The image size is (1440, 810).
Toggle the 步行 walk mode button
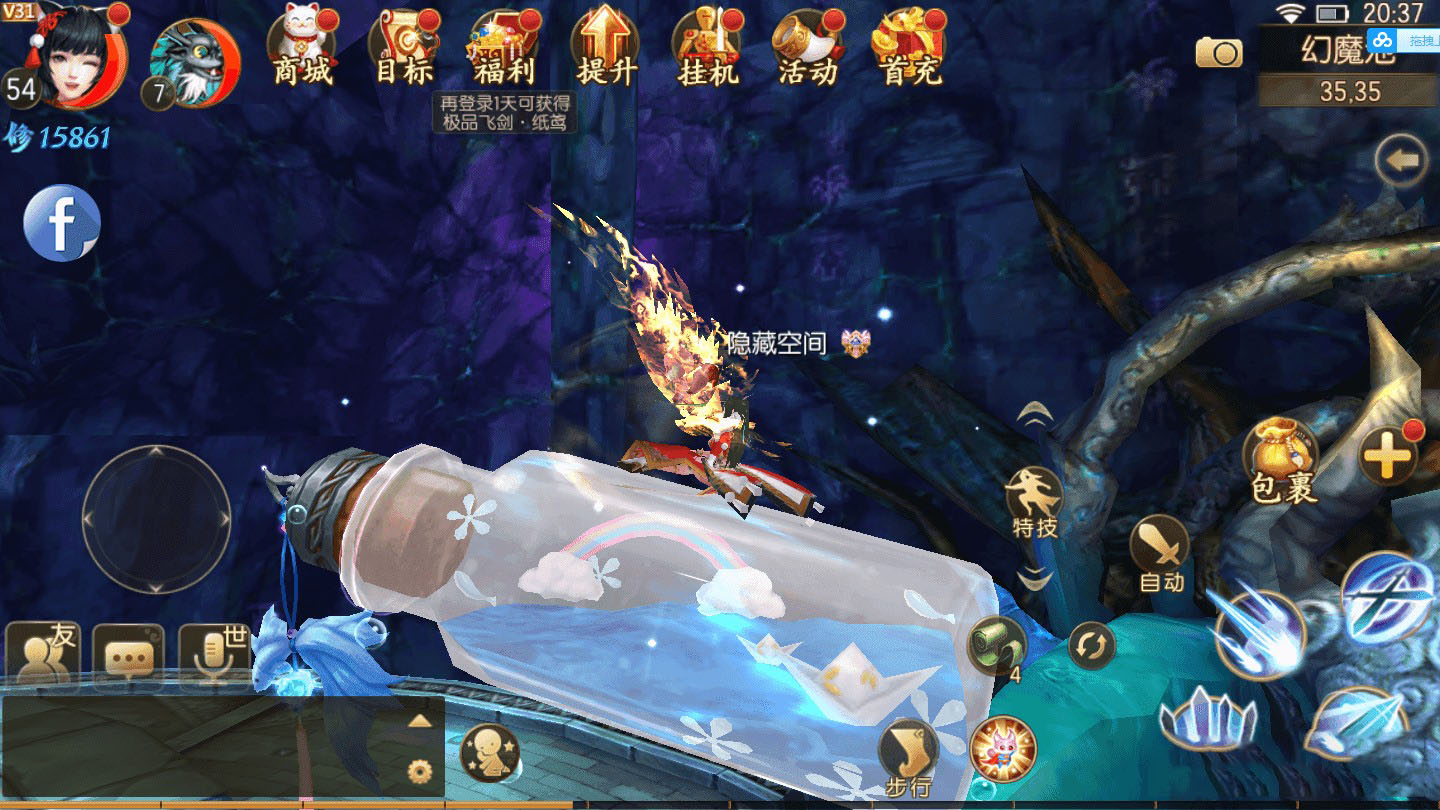click(x=908, y=756)
